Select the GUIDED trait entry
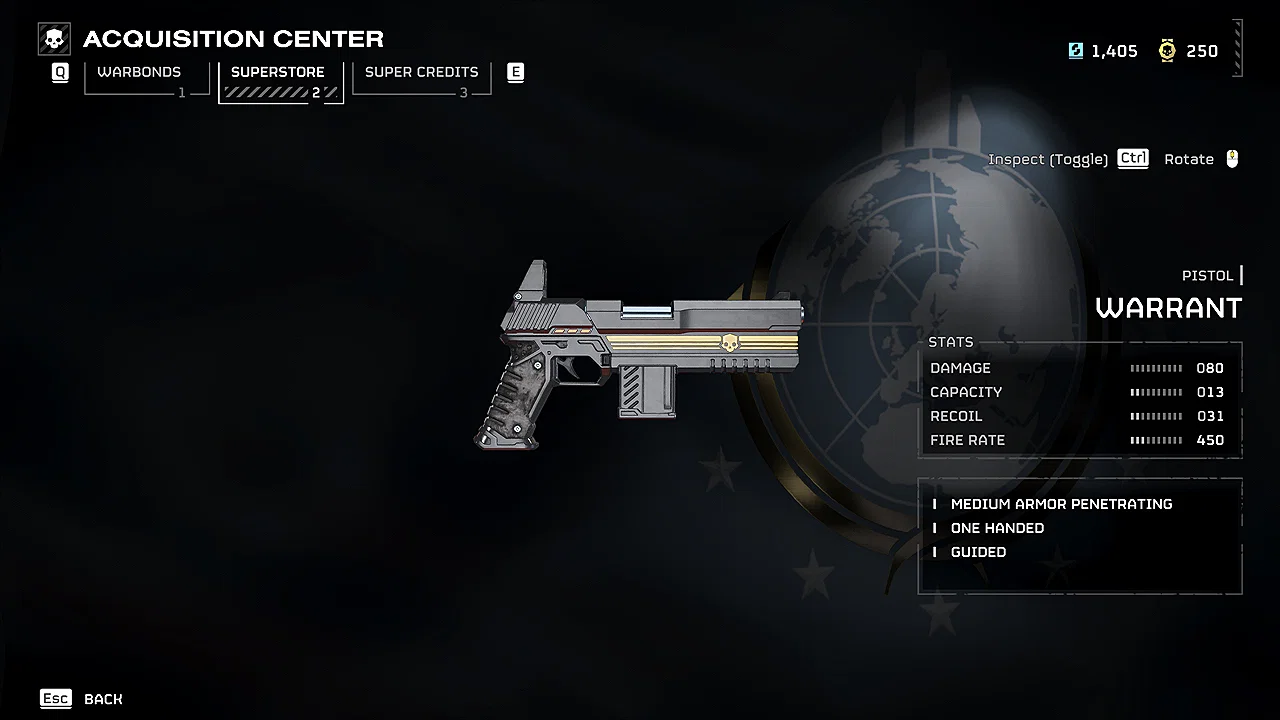Image resolution: width=1280 pixels, height=720 pixels. [x=978, y=552]
